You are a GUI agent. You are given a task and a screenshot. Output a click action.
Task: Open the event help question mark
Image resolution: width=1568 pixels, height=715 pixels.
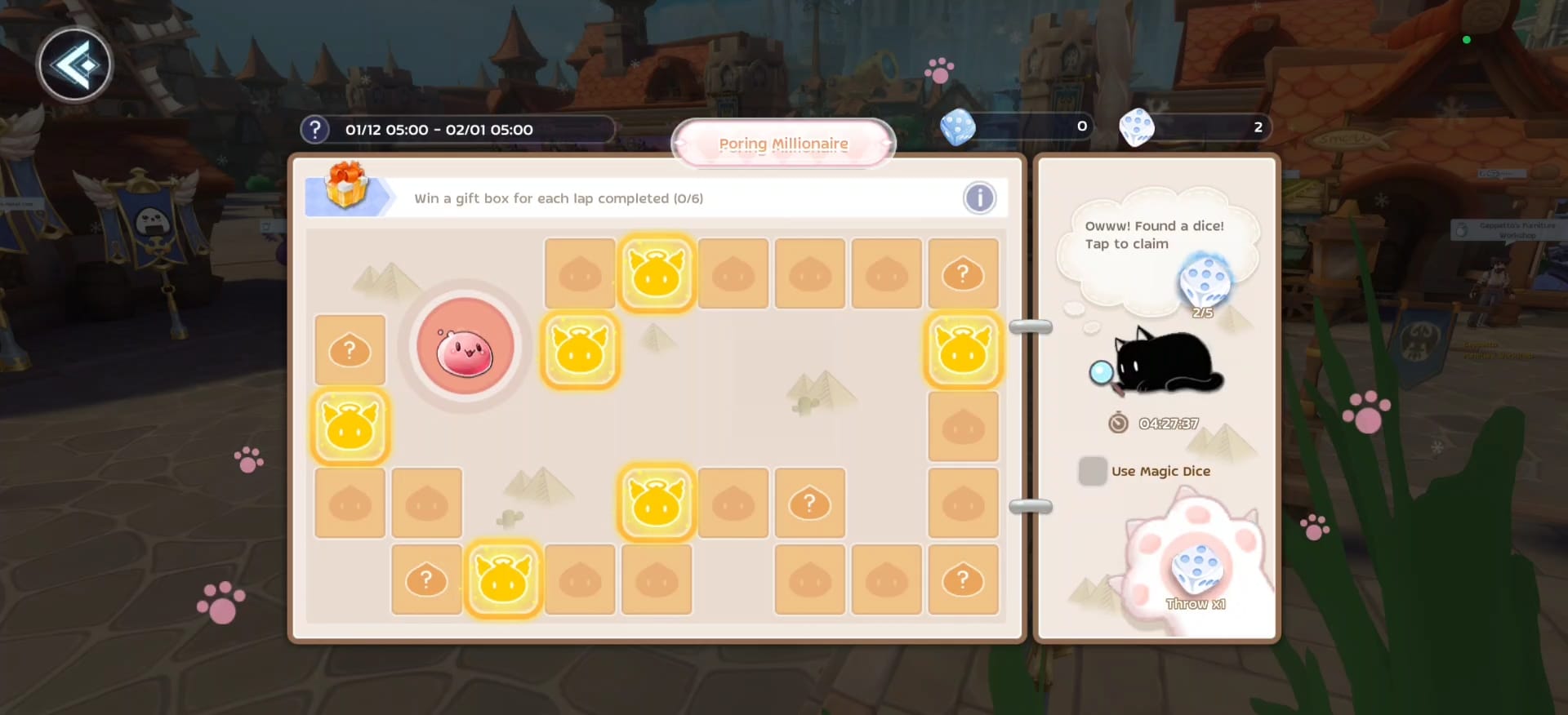[314, 130]
